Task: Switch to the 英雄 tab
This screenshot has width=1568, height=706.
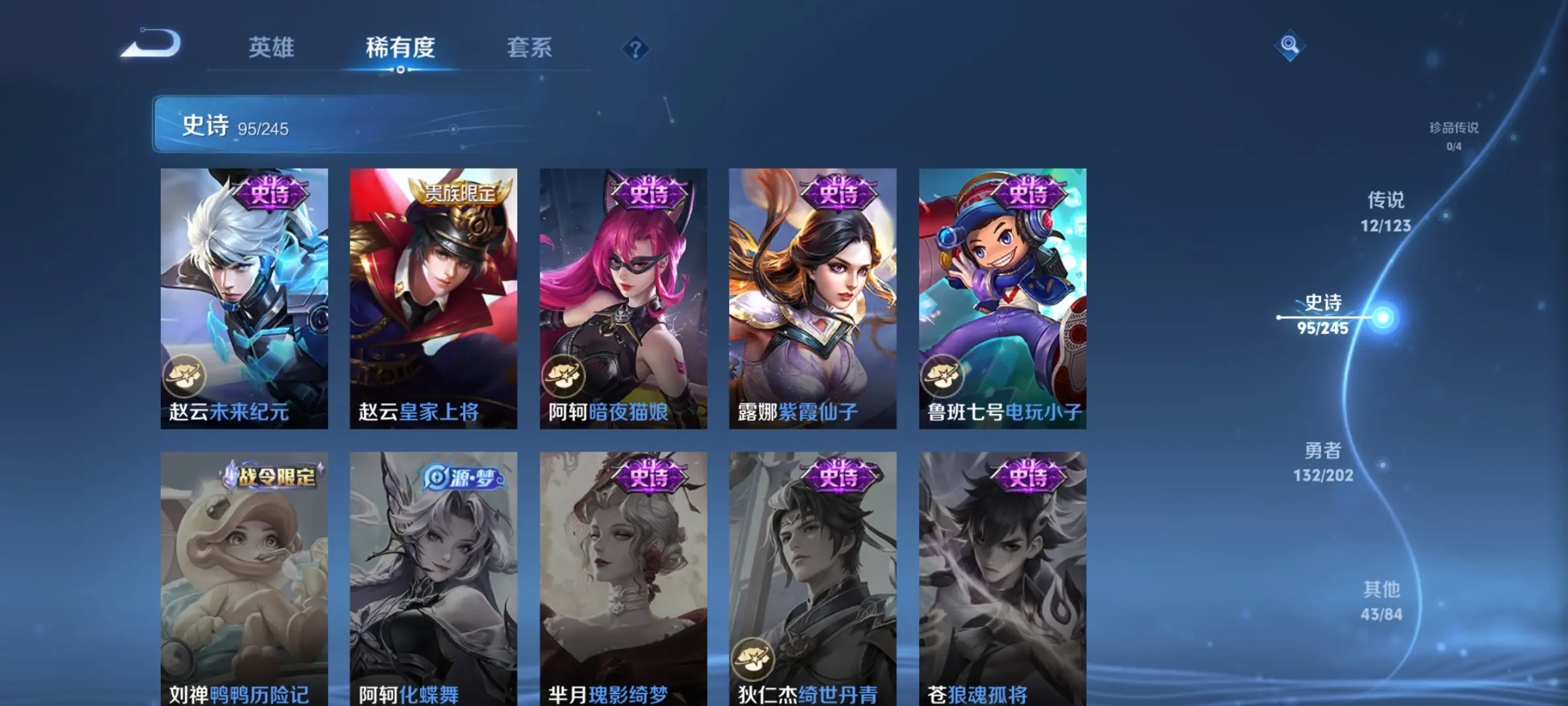Action: pyautogui.click(x=271, y=48)
